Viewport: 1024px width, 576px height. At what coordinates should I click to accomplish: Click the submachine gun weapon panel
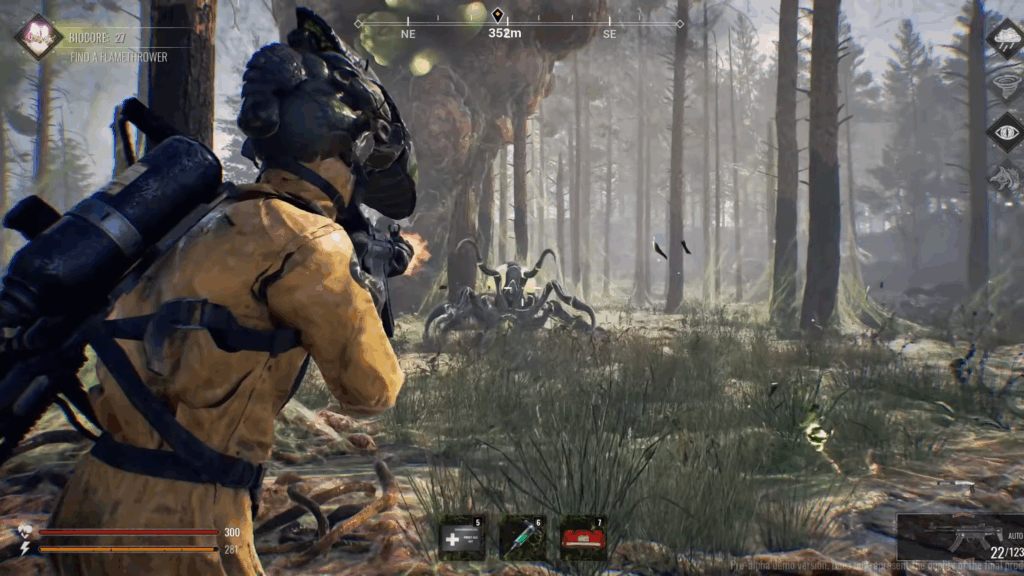960,538
